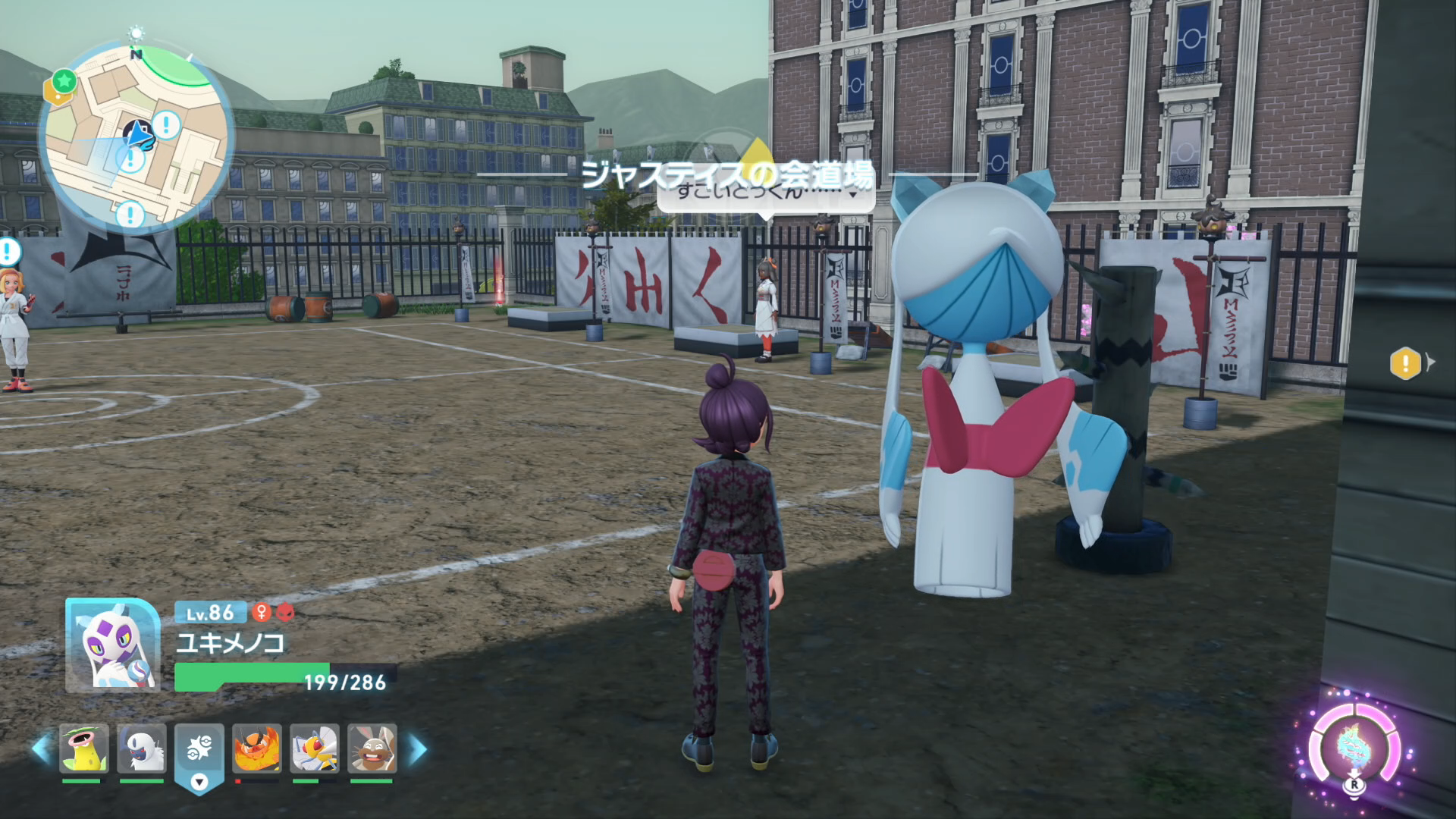Image resolution: width=1456 pixels, height=819 pixels.
Task: Select the green star marker on the minimap
Action: tap(64, 80)
